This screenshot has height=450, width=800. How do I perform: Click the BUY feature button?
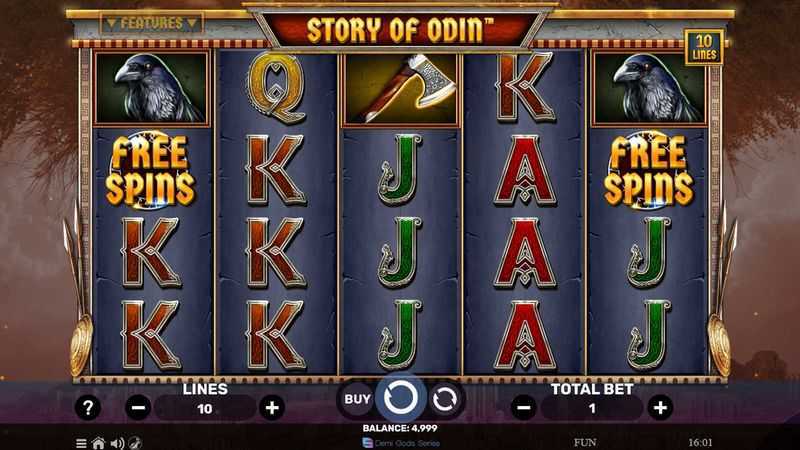(357, 398)
